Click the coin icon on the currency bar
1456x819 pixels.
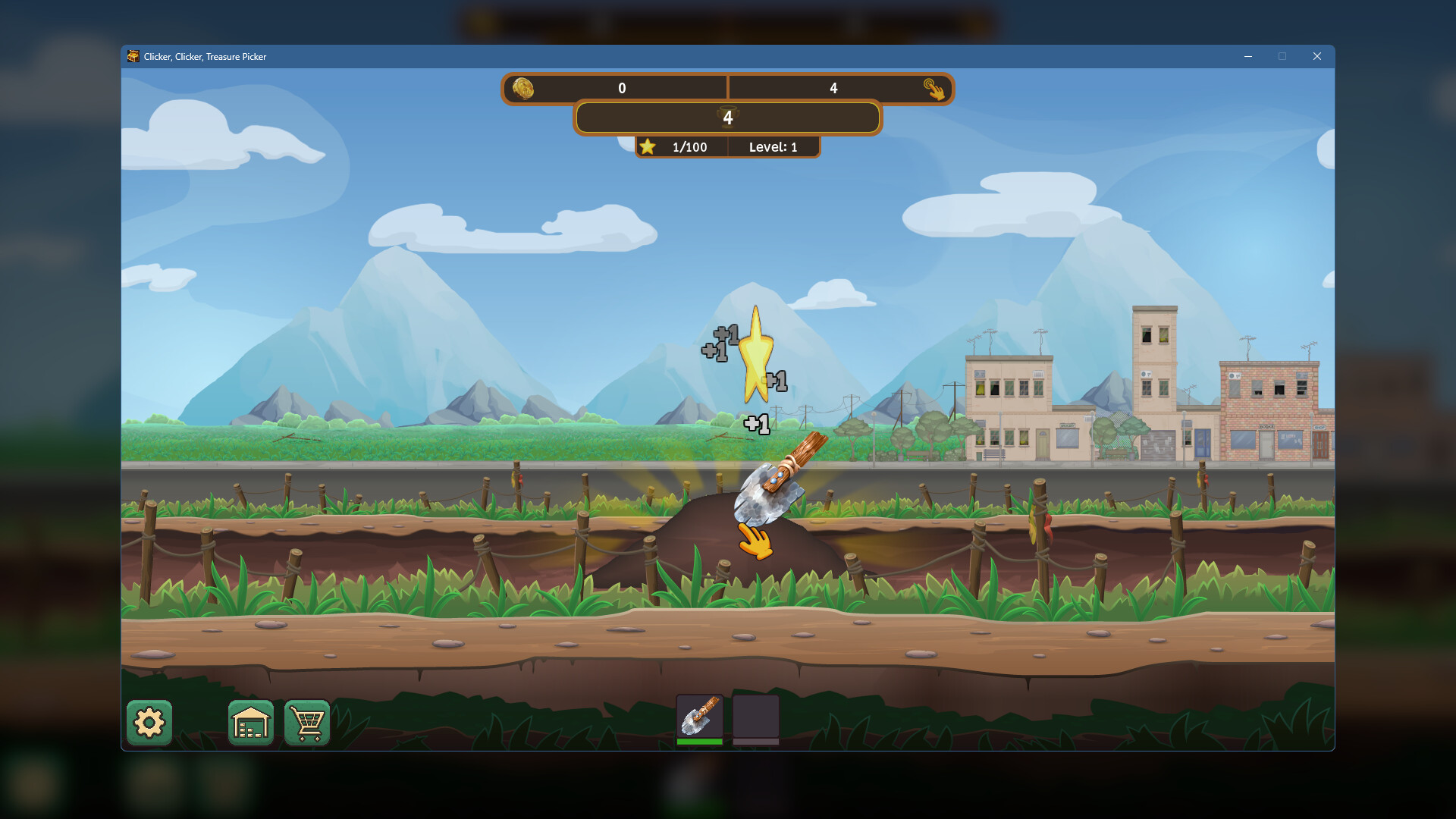tap(524, 89)
